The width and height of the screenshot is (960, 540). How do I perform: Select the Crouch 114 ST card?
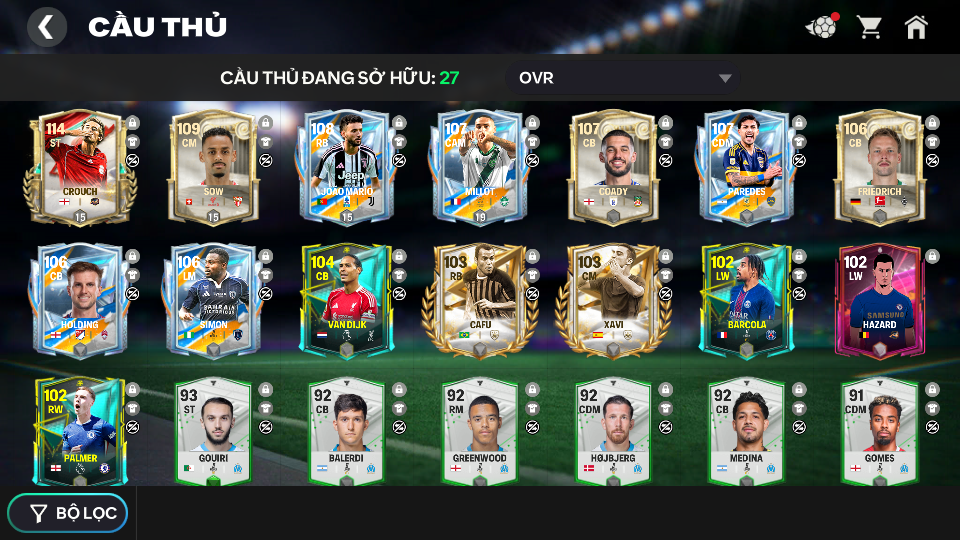pyautogui.click(x=78, y=167)
